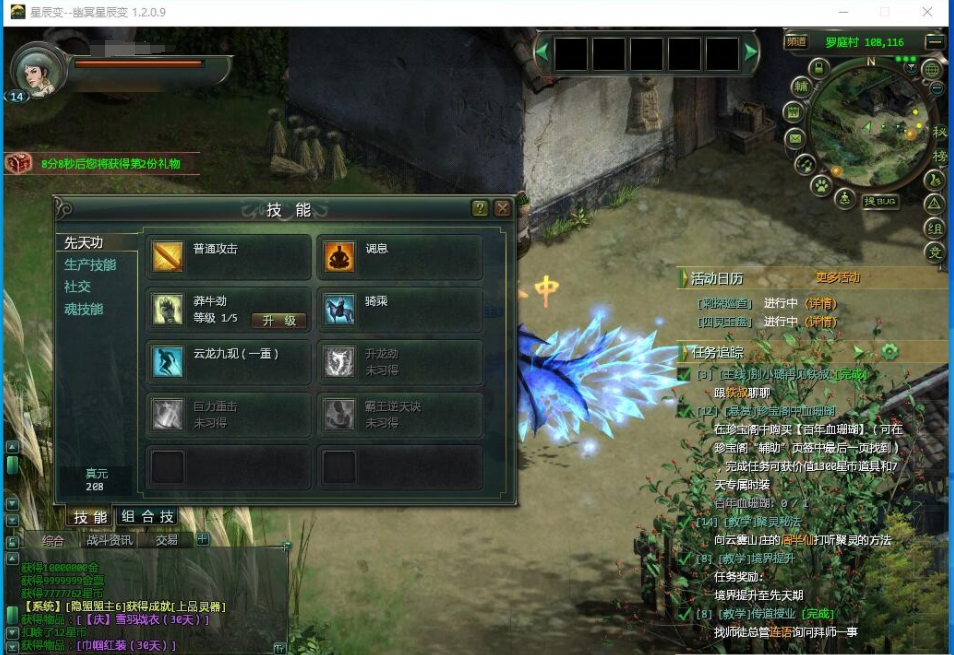
Task: Open the pet paw icon near minimap
Action: 820,185
